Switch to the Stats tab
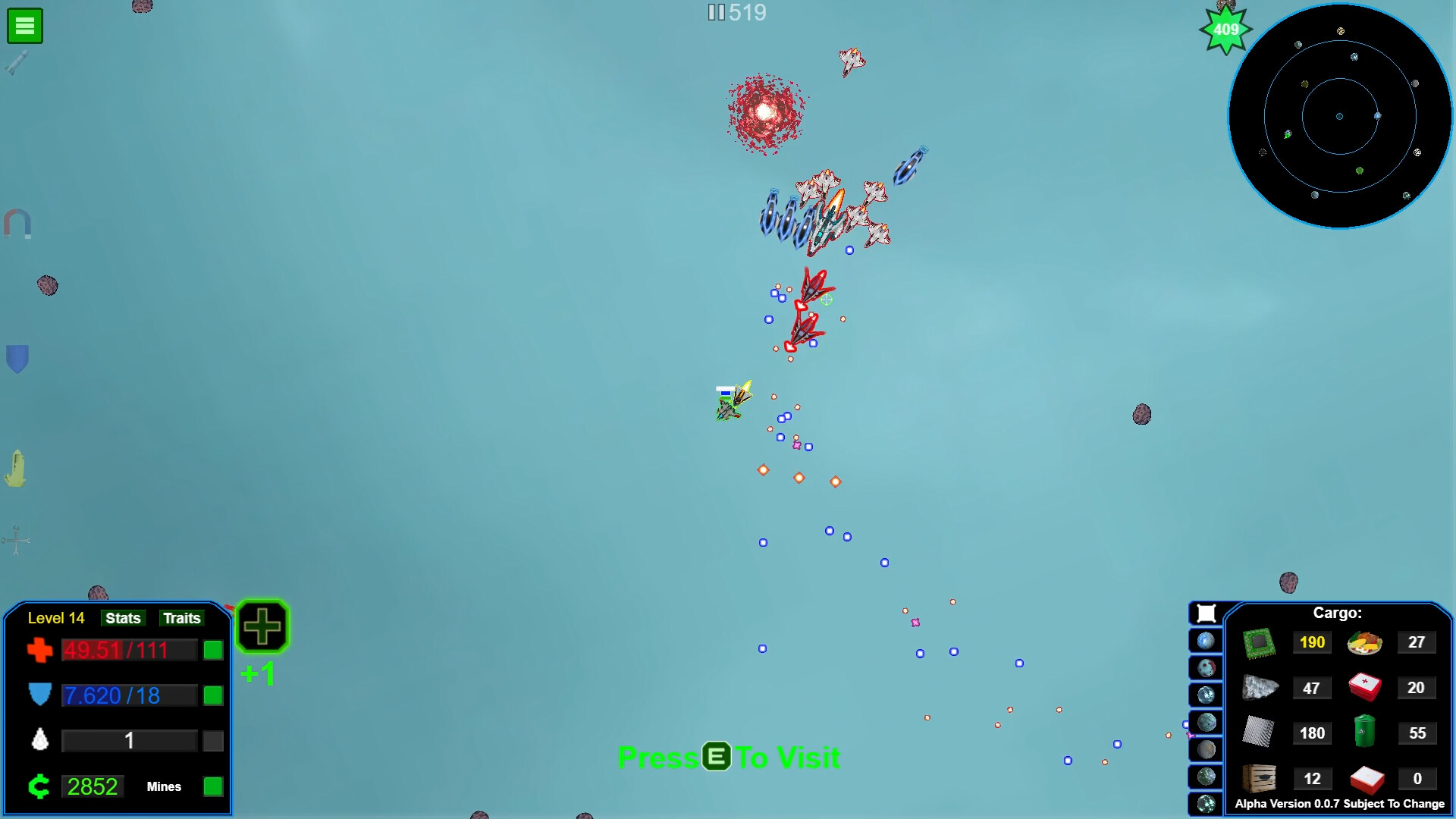This screenshot has height=819, width=1456. [123, 618]
